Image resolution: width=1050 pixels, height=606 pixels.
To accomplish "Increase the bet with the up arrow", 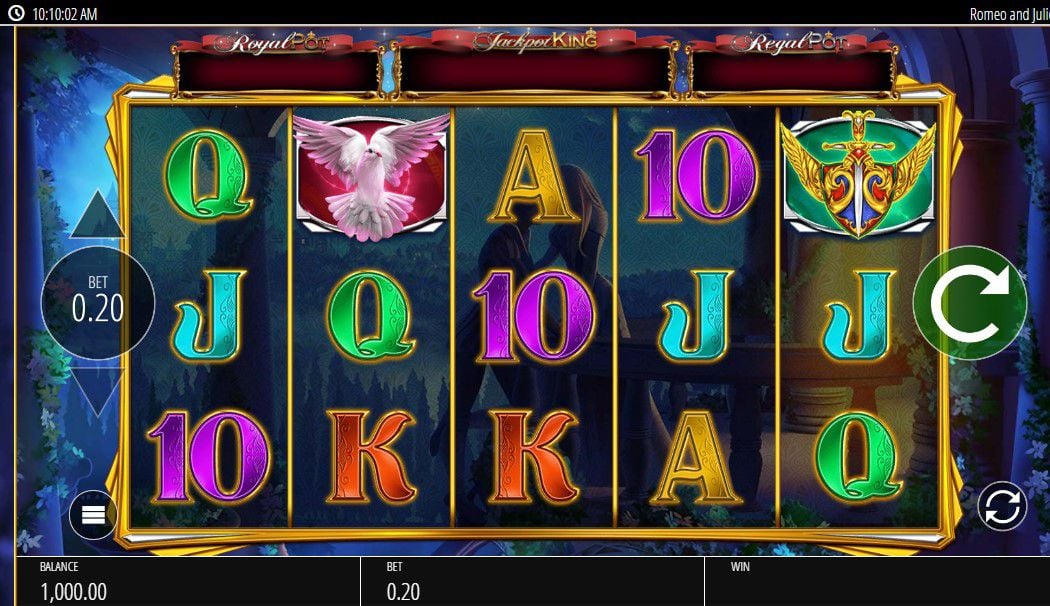I will point(97,216).
